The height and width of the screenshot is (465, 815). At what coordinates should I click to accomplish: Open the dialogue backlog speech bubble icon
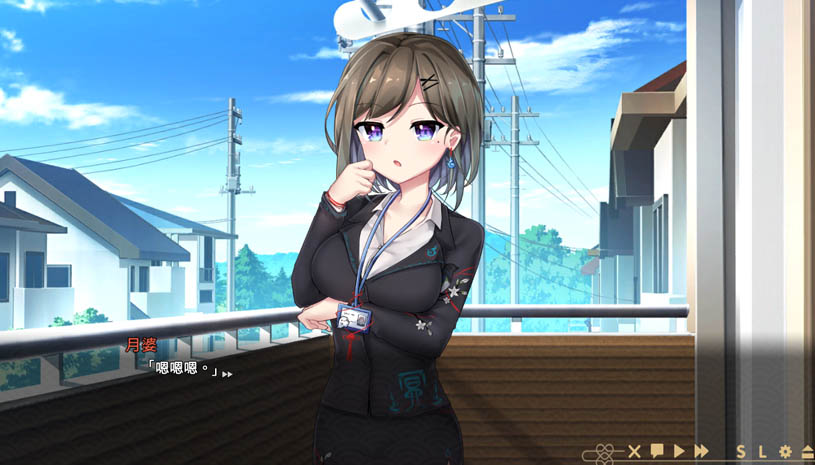[657, 451]
